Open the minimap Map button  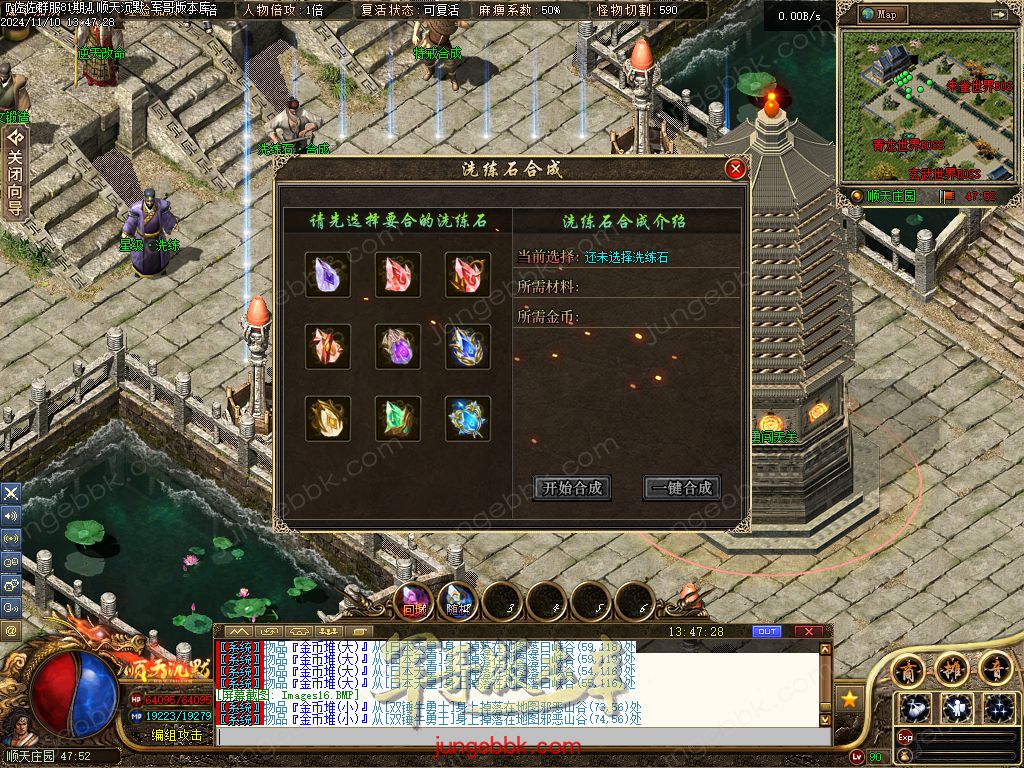pos(880,14)
